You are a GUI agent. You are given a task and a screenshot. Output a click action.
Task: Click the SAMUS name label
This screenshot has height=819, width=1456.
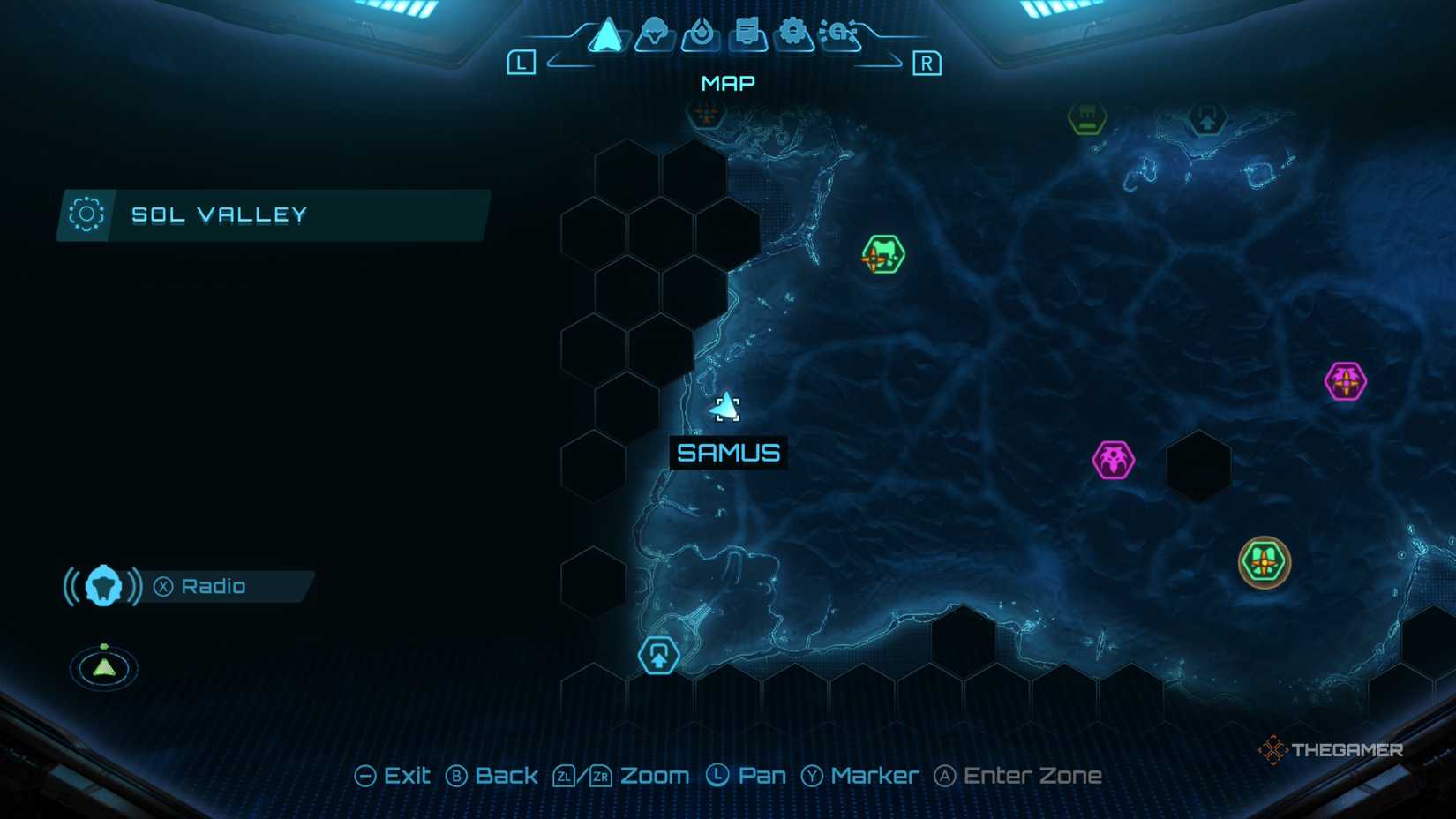(x=727, y=453)
